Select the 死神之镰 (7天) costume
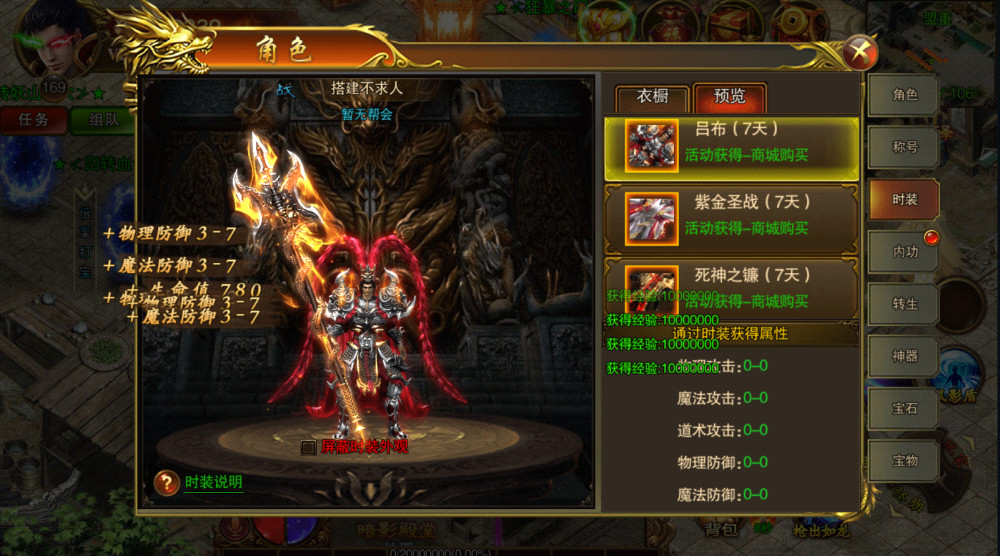1000x556 pixels. 731,287
